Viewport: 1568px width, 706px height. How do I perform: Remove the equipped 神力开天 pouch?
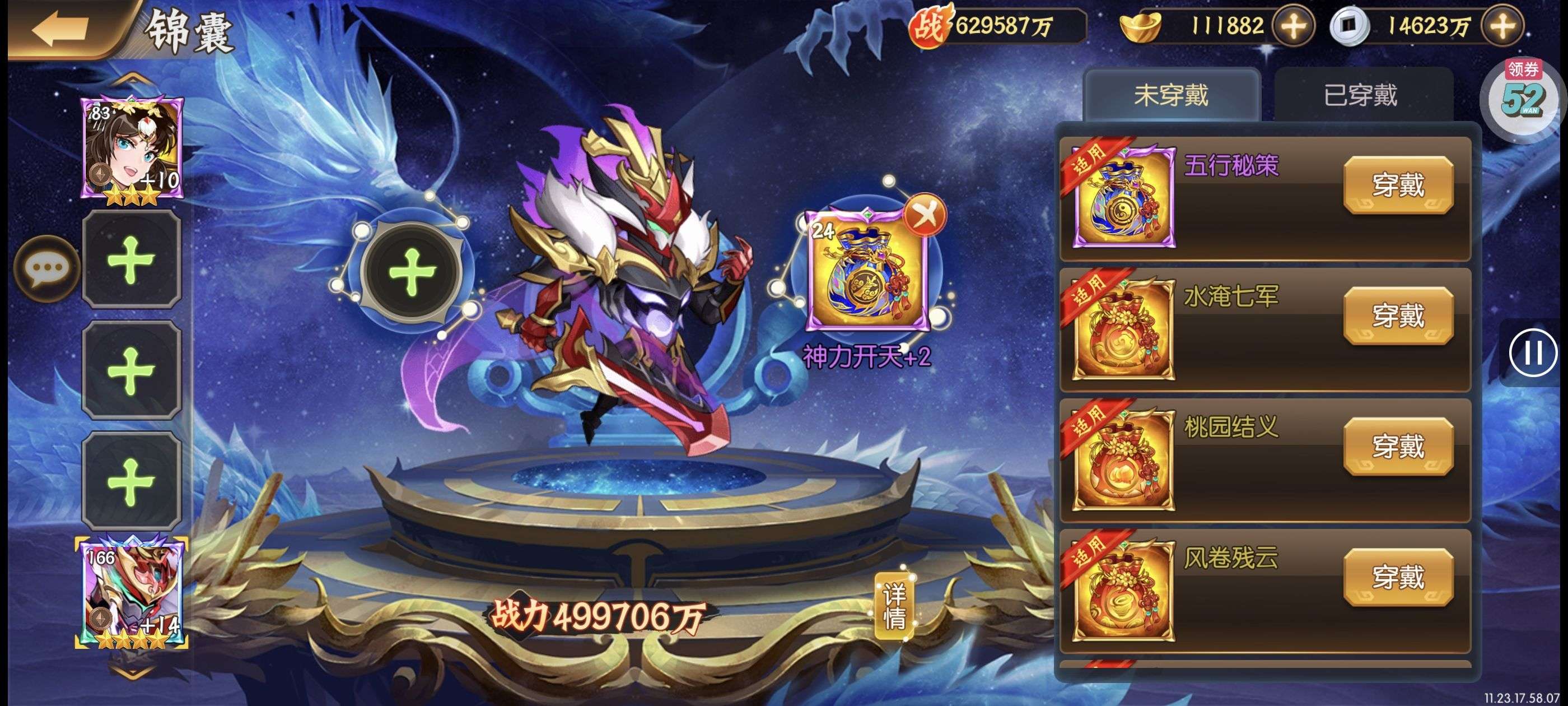(x=925, y=215)
